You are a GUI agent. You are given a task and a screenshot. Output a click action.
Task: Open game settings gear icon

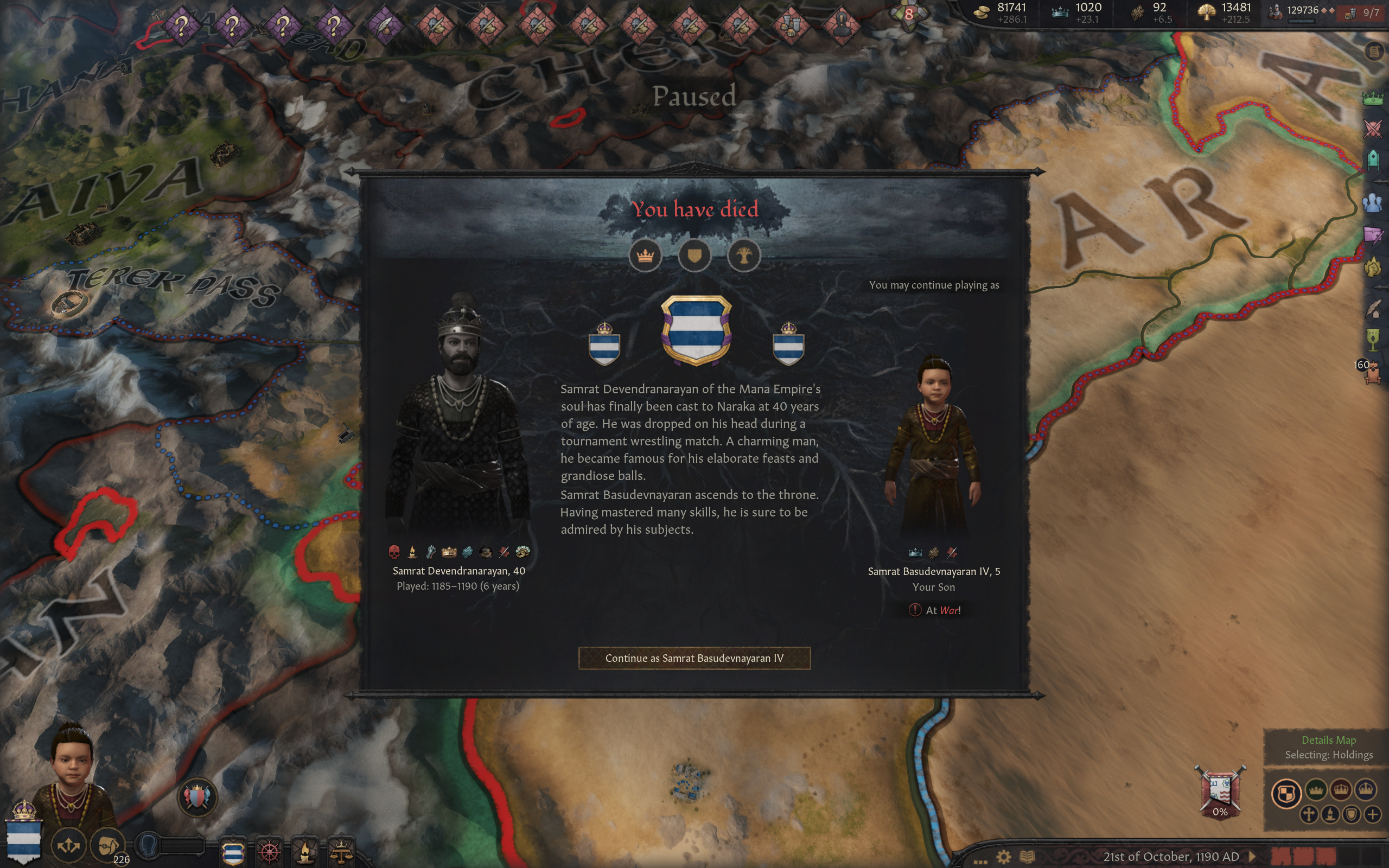pos(1003,857)
